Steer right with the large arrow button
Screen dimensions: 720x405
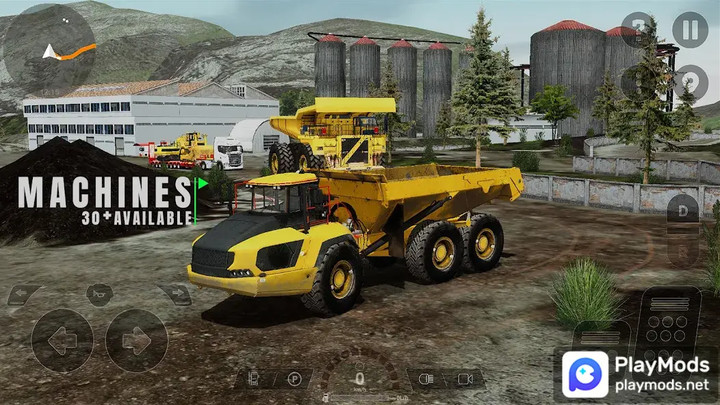[x=136, y=340]
